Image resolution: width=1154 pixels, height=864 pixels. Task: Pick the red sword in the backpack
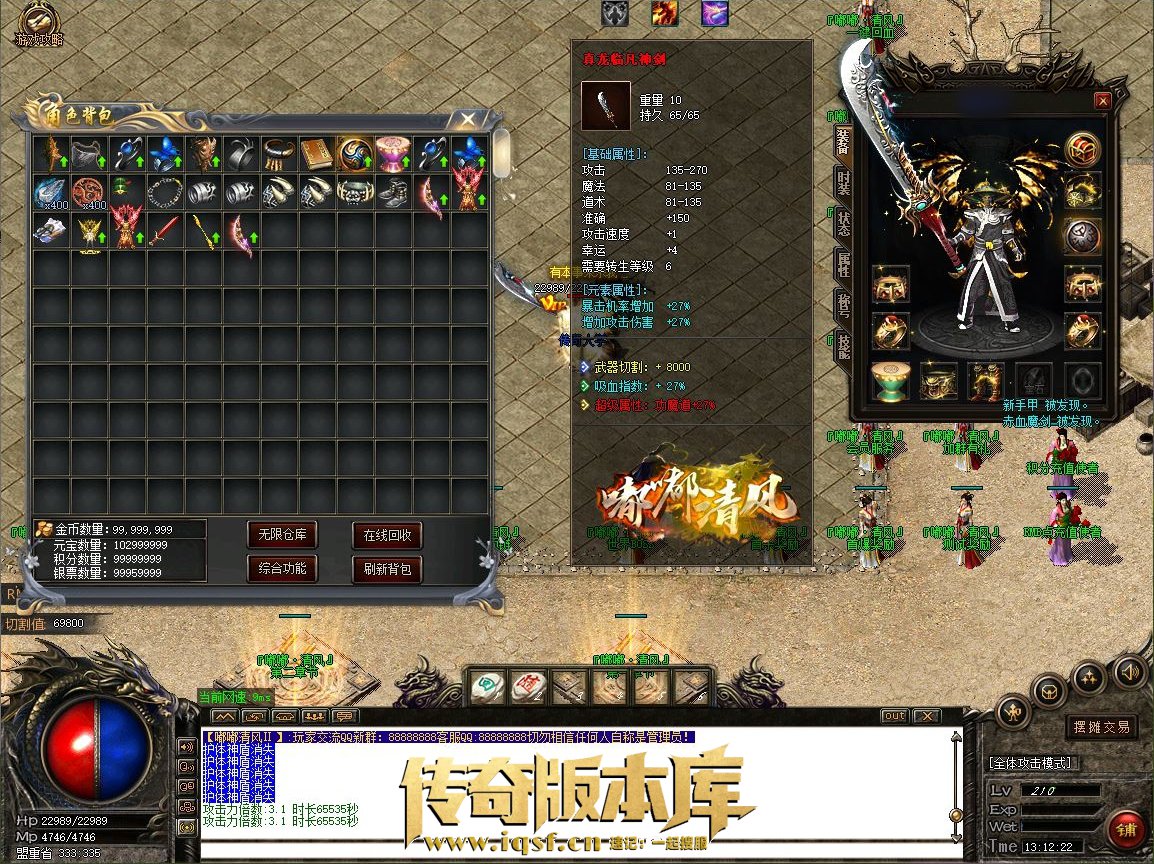164,231
